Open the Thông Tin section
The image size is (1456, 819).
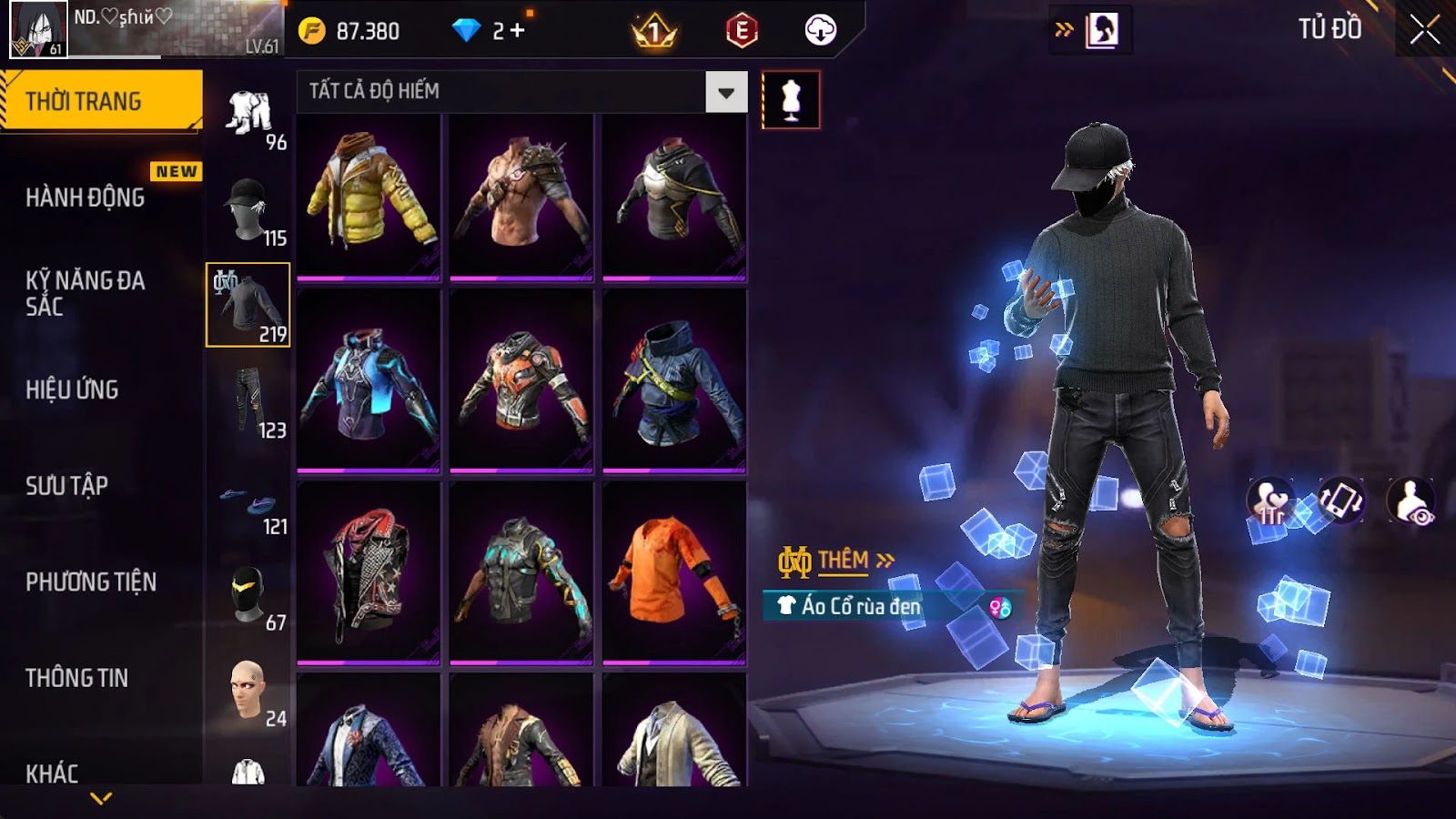(x=77, y=678)
